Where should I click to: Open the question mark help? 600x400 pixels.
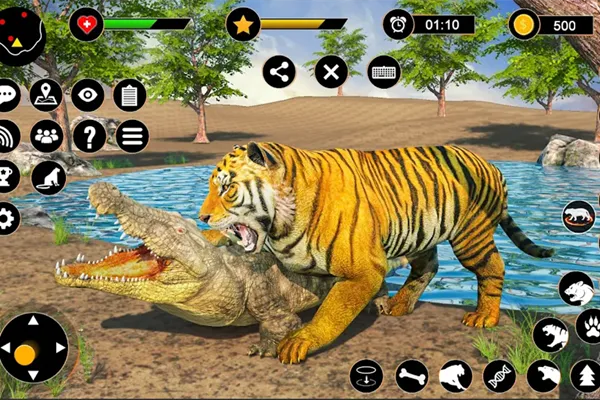click(x=88, y=135)
